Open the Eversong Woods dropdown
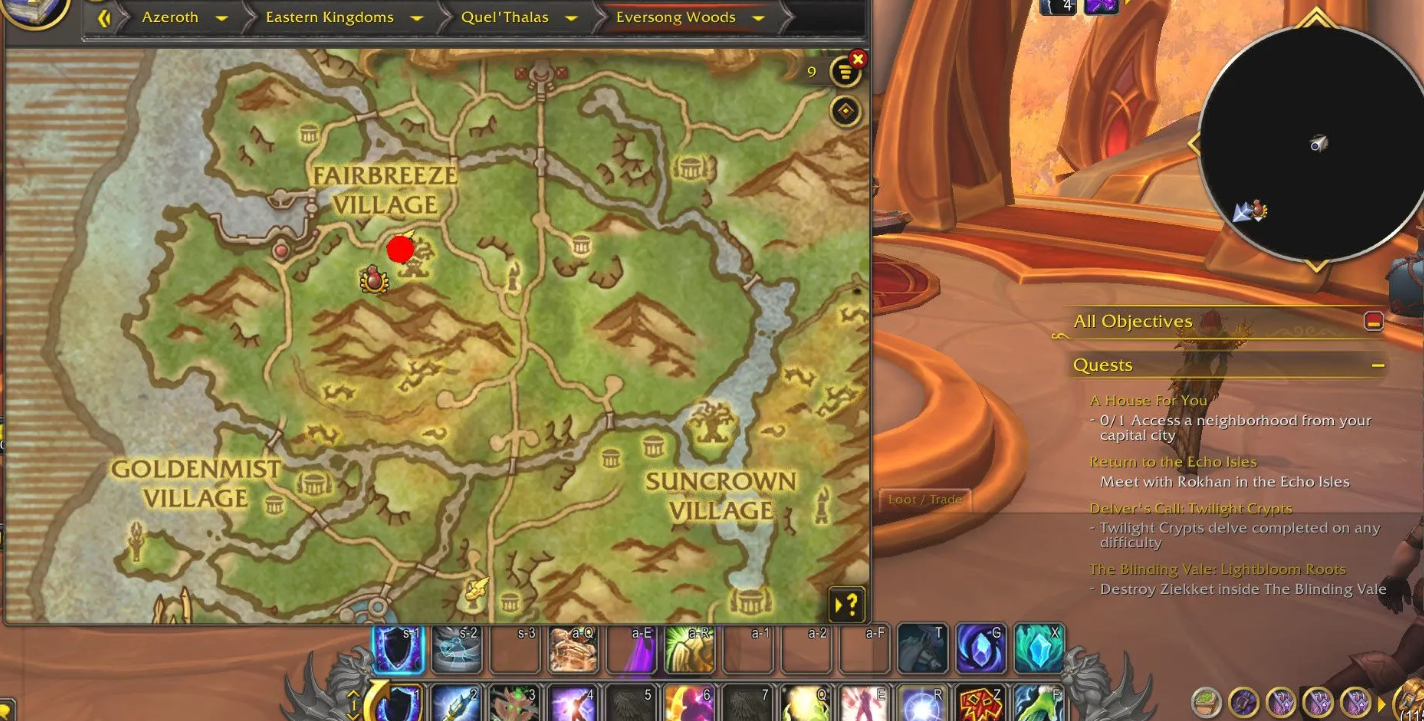The width and height of the screenshot is (1424, 721). (x=758, y=18)
